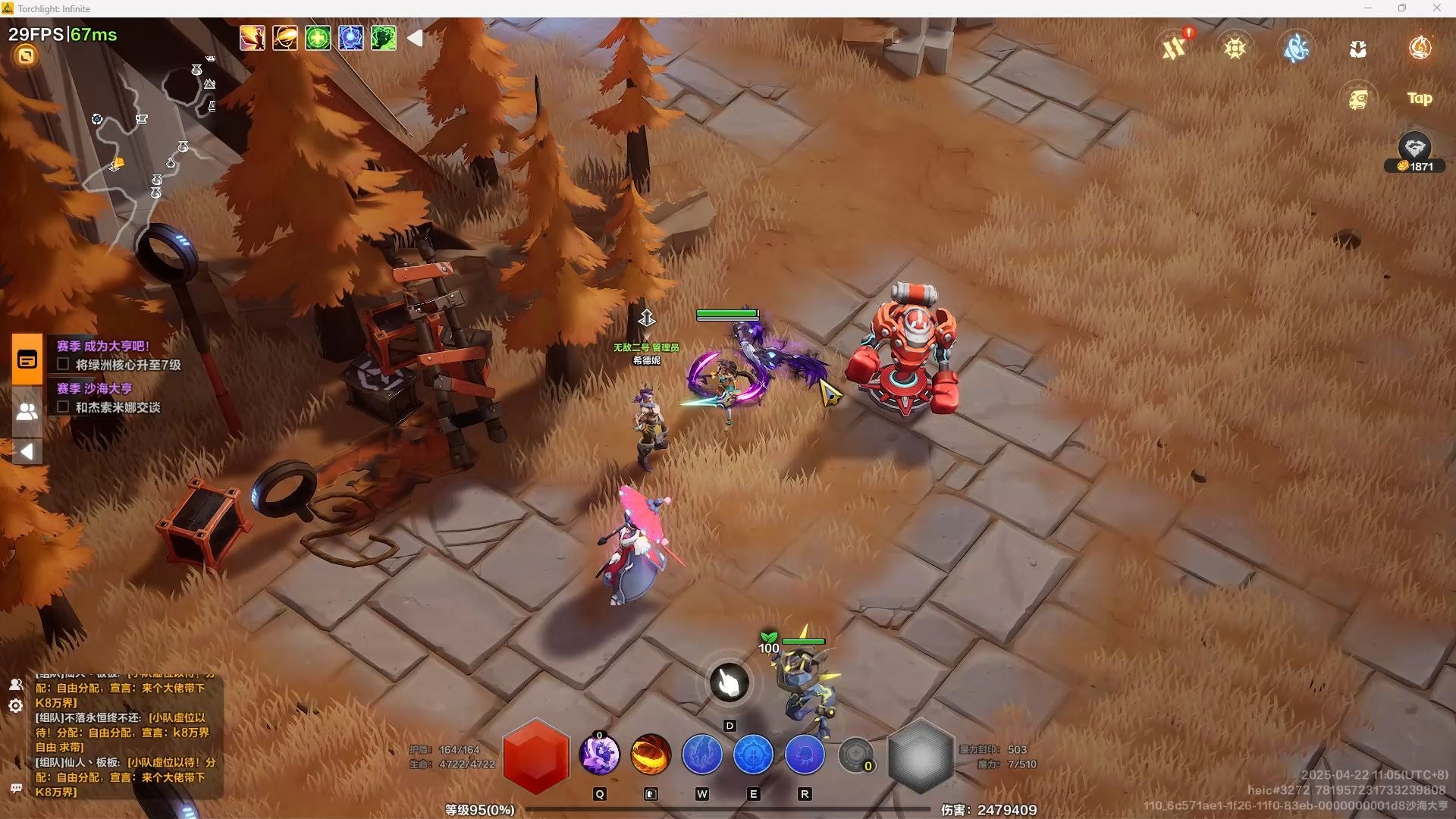Collapse the quest panel using the left arrow
Image resolution: width=1456 pixels, height=819 pixels.
tap(27, 452)
